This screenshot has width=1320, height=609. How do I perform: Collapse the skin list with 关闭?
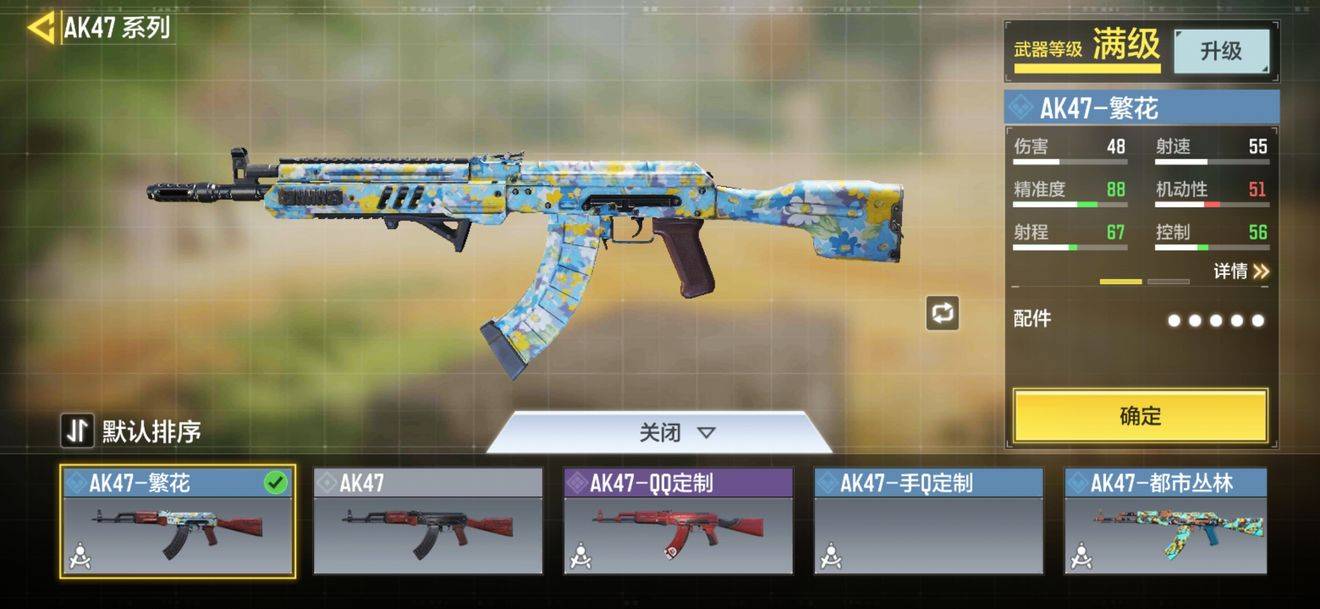coord(677,433)
